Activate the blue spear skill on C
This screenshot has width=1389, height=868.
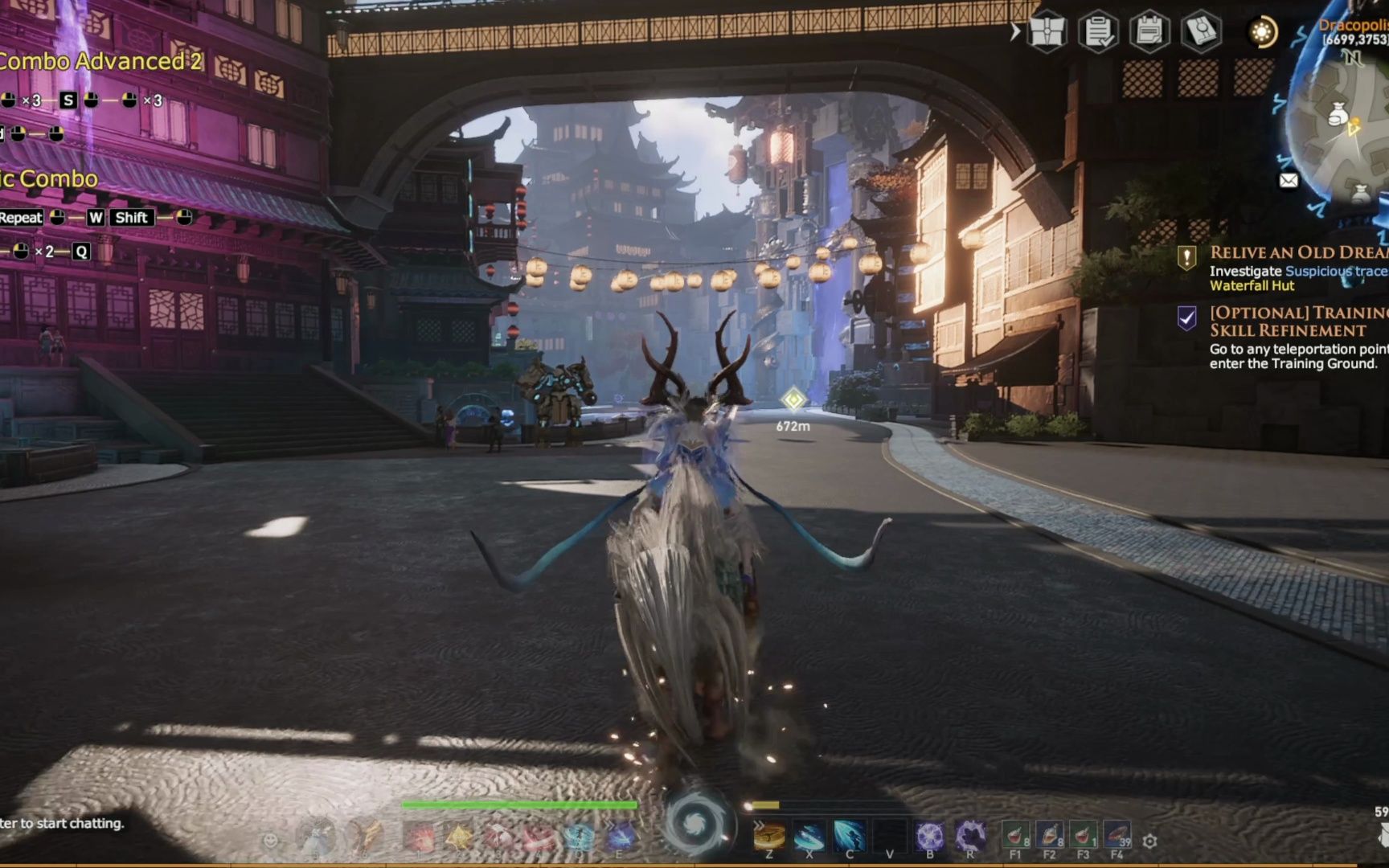[850, 836]
